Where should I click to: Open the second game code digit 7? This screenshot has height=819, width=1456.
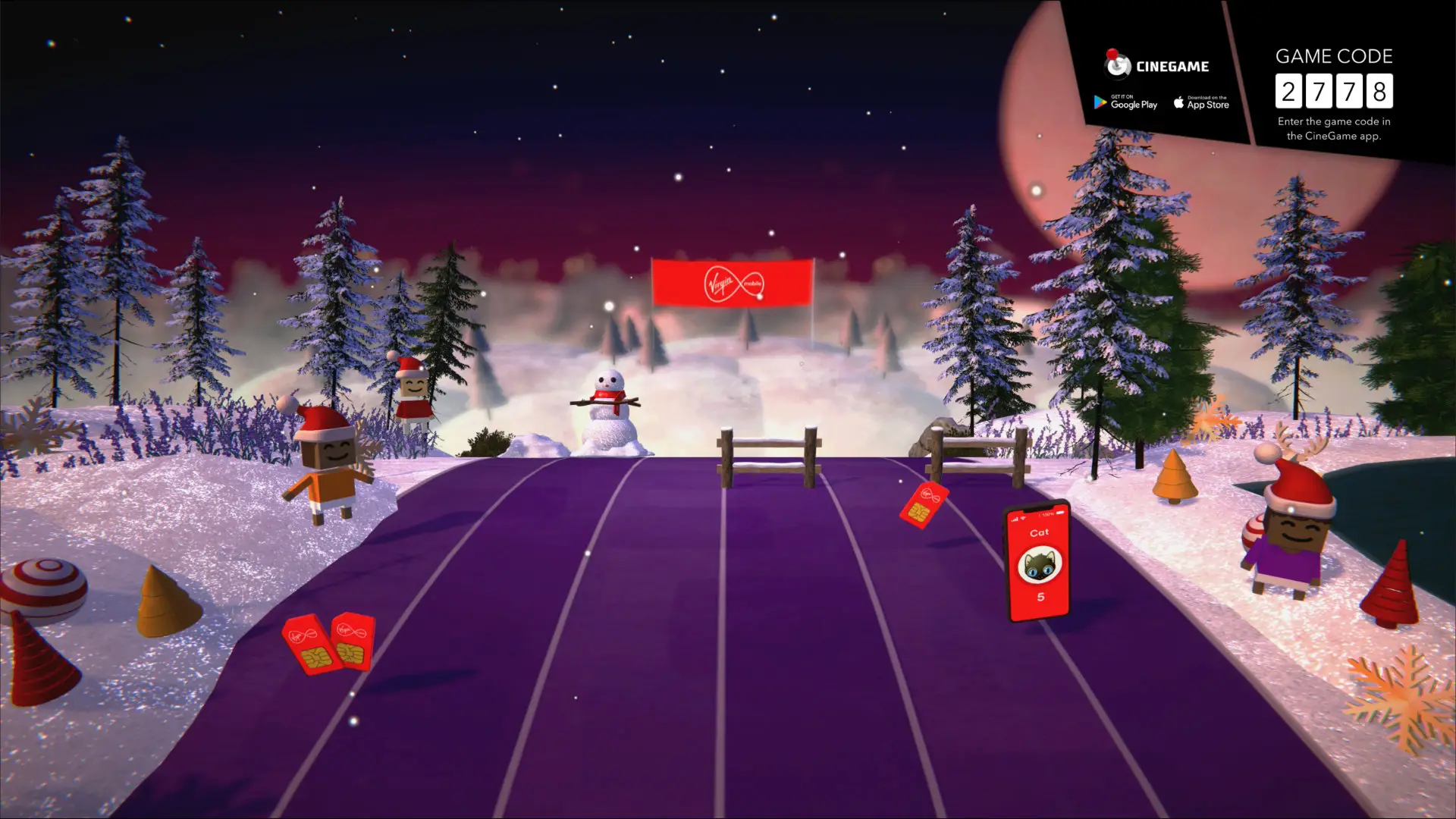[x=1319, y=91]
